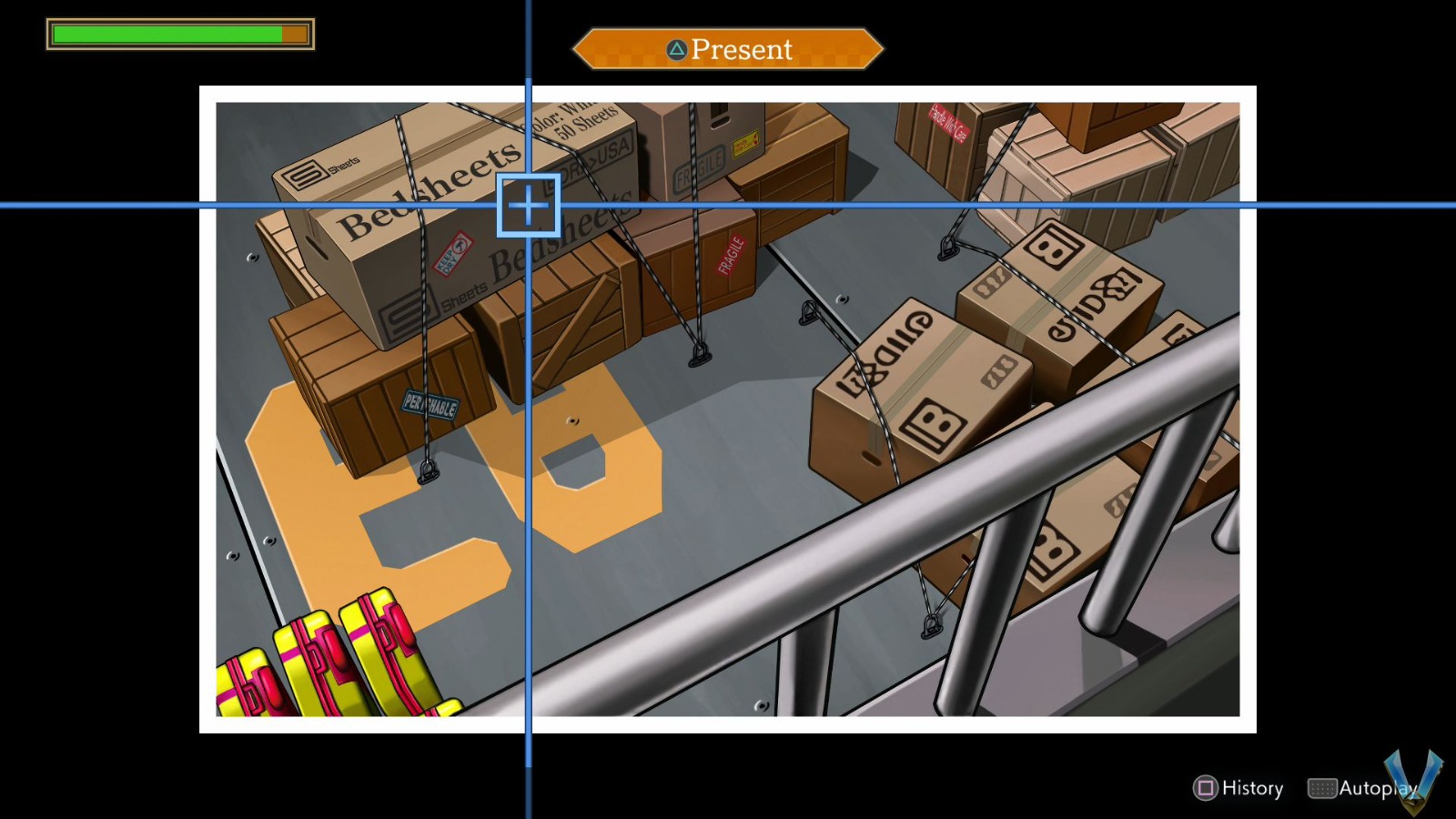1456x819 pixels.
Task: Click the left chevron edge of Present banner
Action: (587, 50)
